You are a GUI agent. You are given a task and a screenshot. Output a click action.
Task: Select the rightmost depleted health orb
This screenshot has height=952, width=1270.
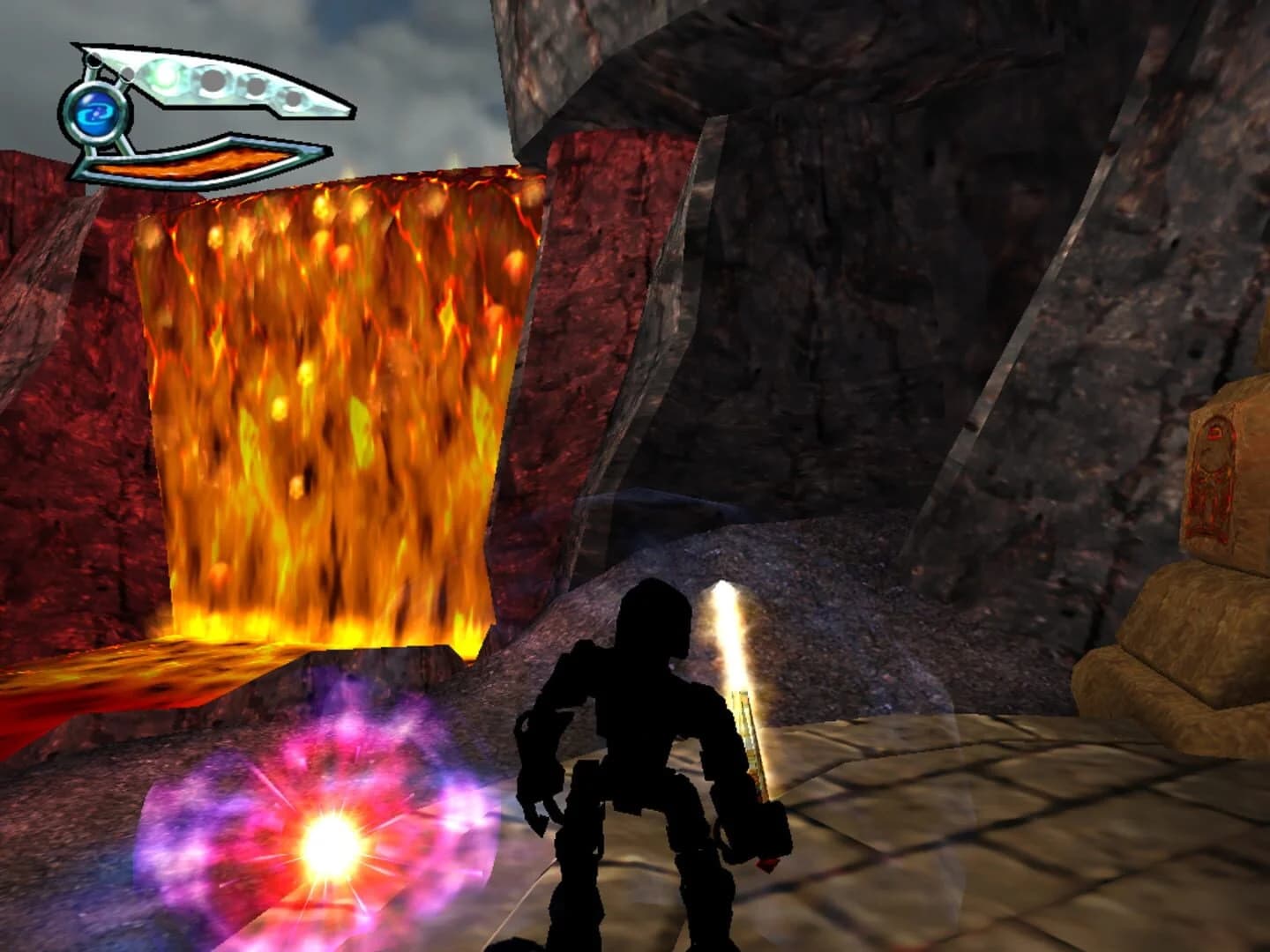tap(295, 99)
